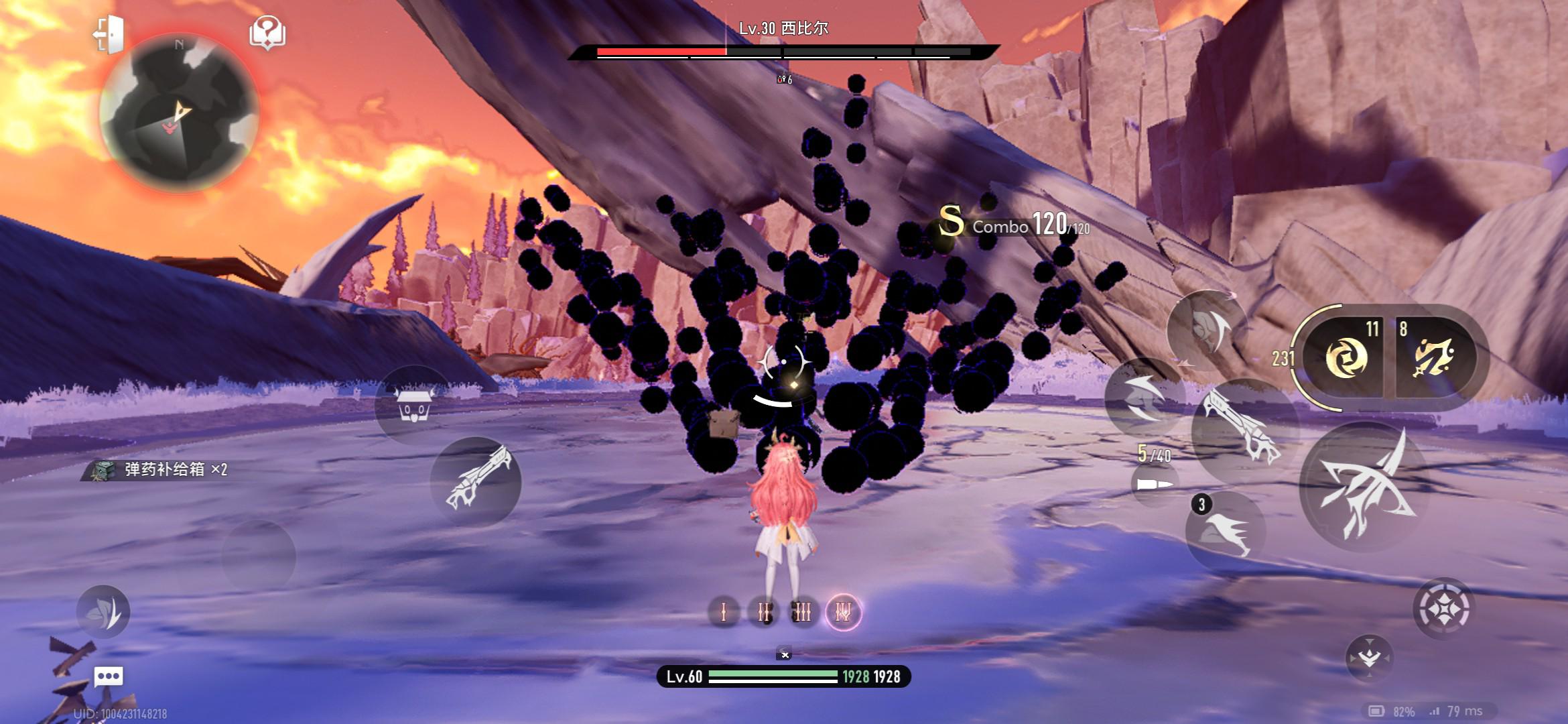Tap the horned chest button
Viewport: 1568px width, 724px height.
413,404
